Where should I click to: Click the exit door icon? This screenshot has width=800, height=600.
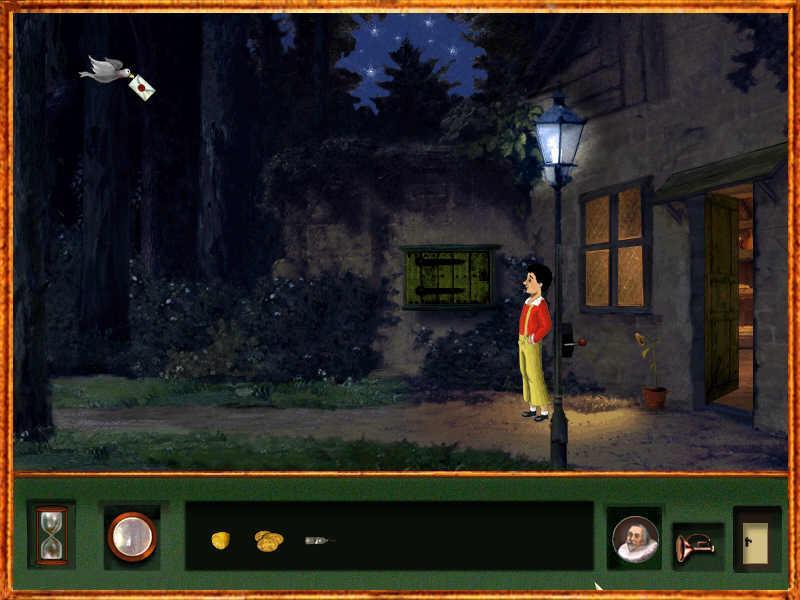[x=756, y=538]
